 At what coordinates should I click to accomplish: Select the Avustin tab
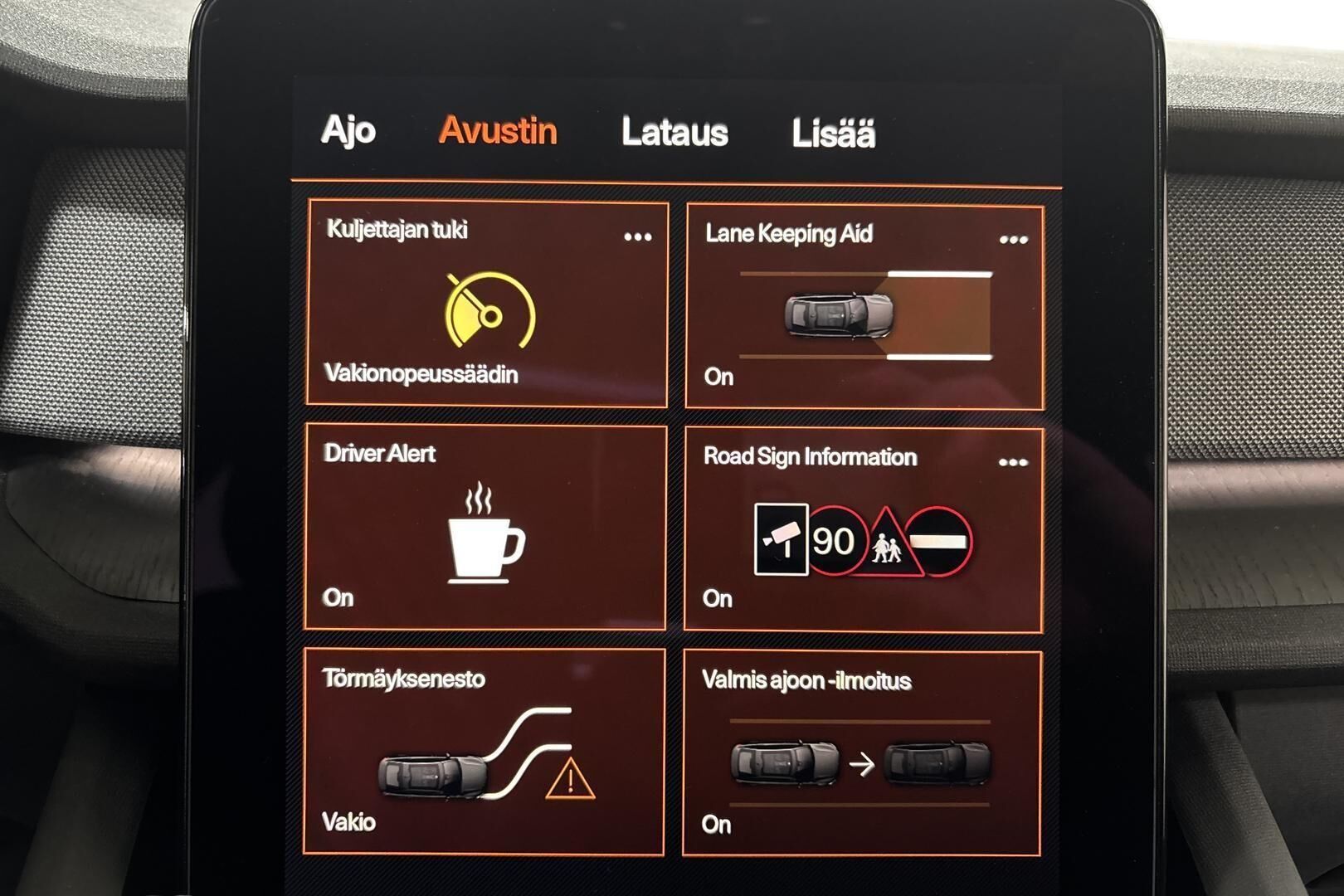tap(498, 131)
